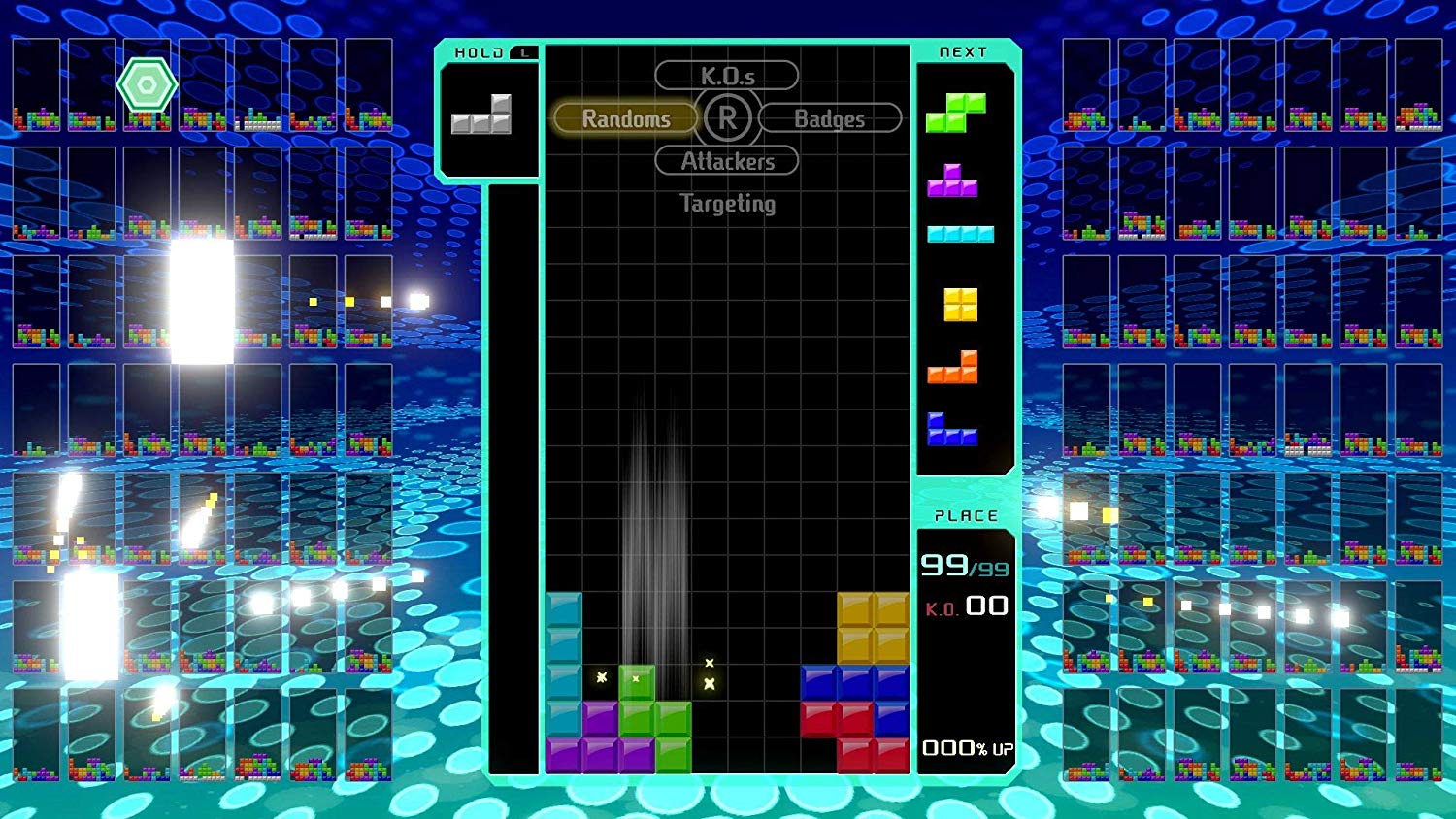The height and width of the screenshot is (819, 1456).
Task: Click the Targeting label
Action: 726,204
